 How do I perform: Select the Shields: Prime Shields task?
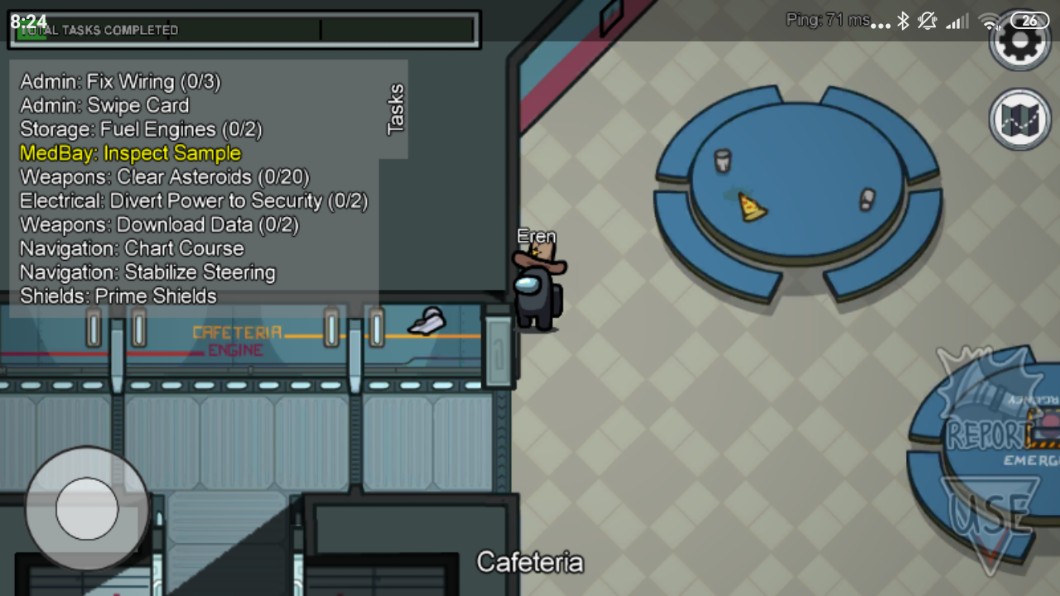coord(118,296)
